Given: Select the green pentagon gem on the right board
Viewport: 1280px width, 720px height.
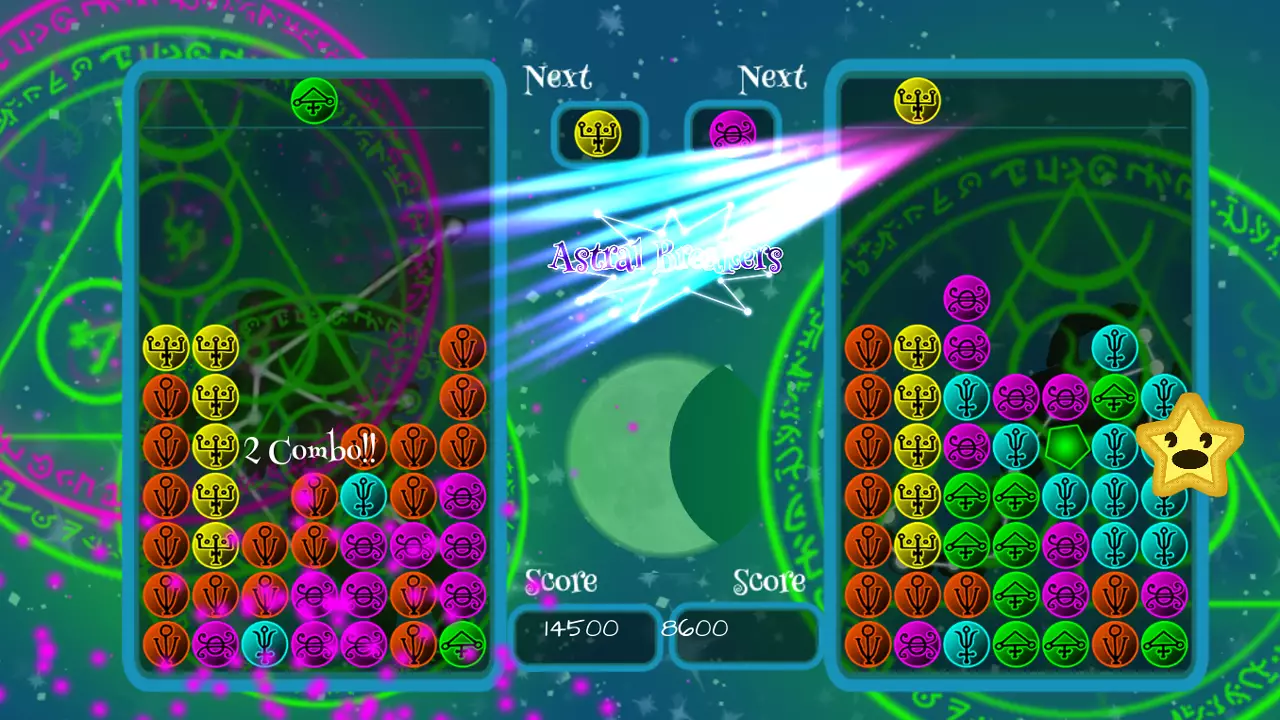Looking at the screenshot, I should click(x=1065, y=448).
